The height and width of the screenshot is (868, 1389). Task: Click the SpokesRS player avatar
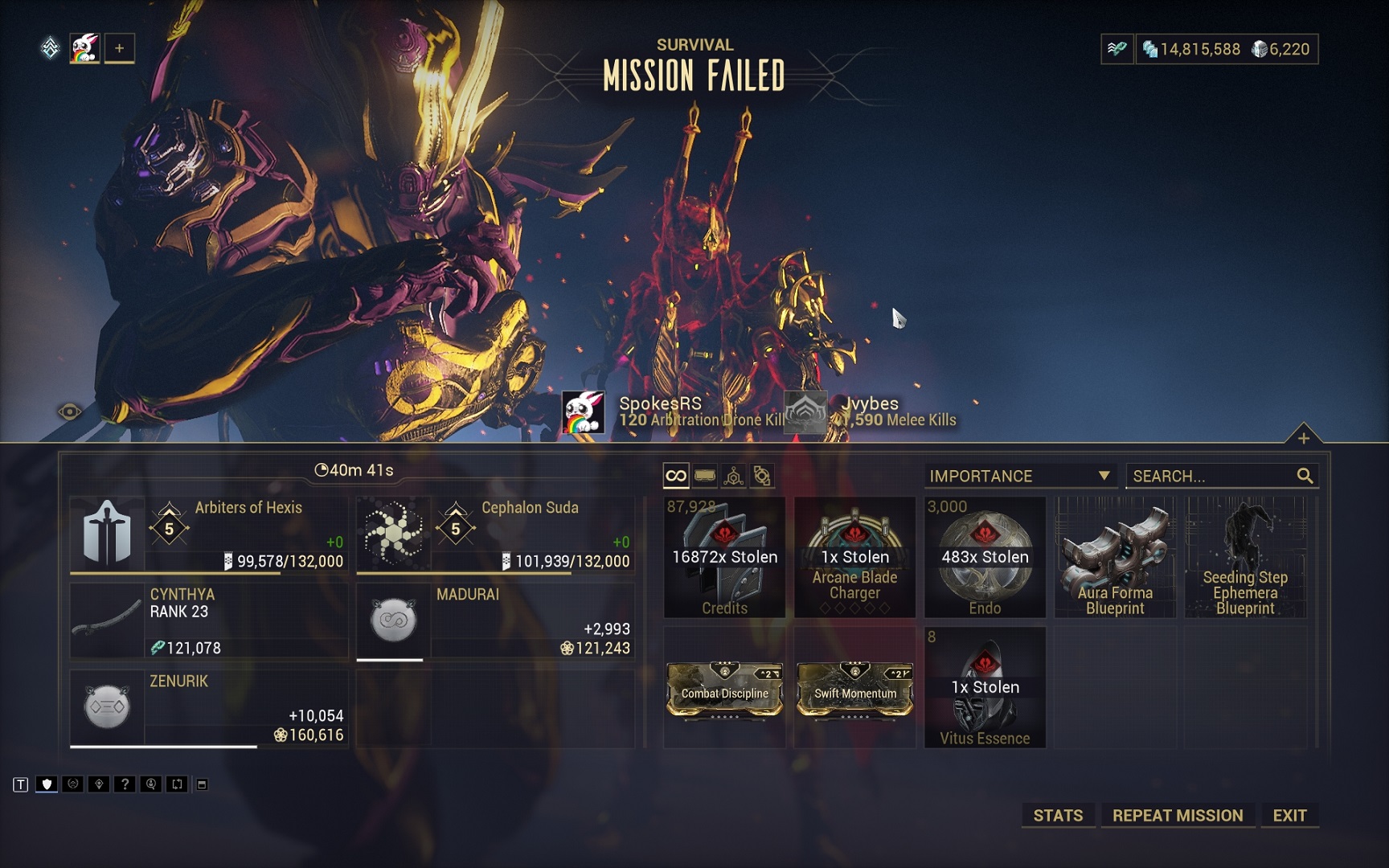583,412
